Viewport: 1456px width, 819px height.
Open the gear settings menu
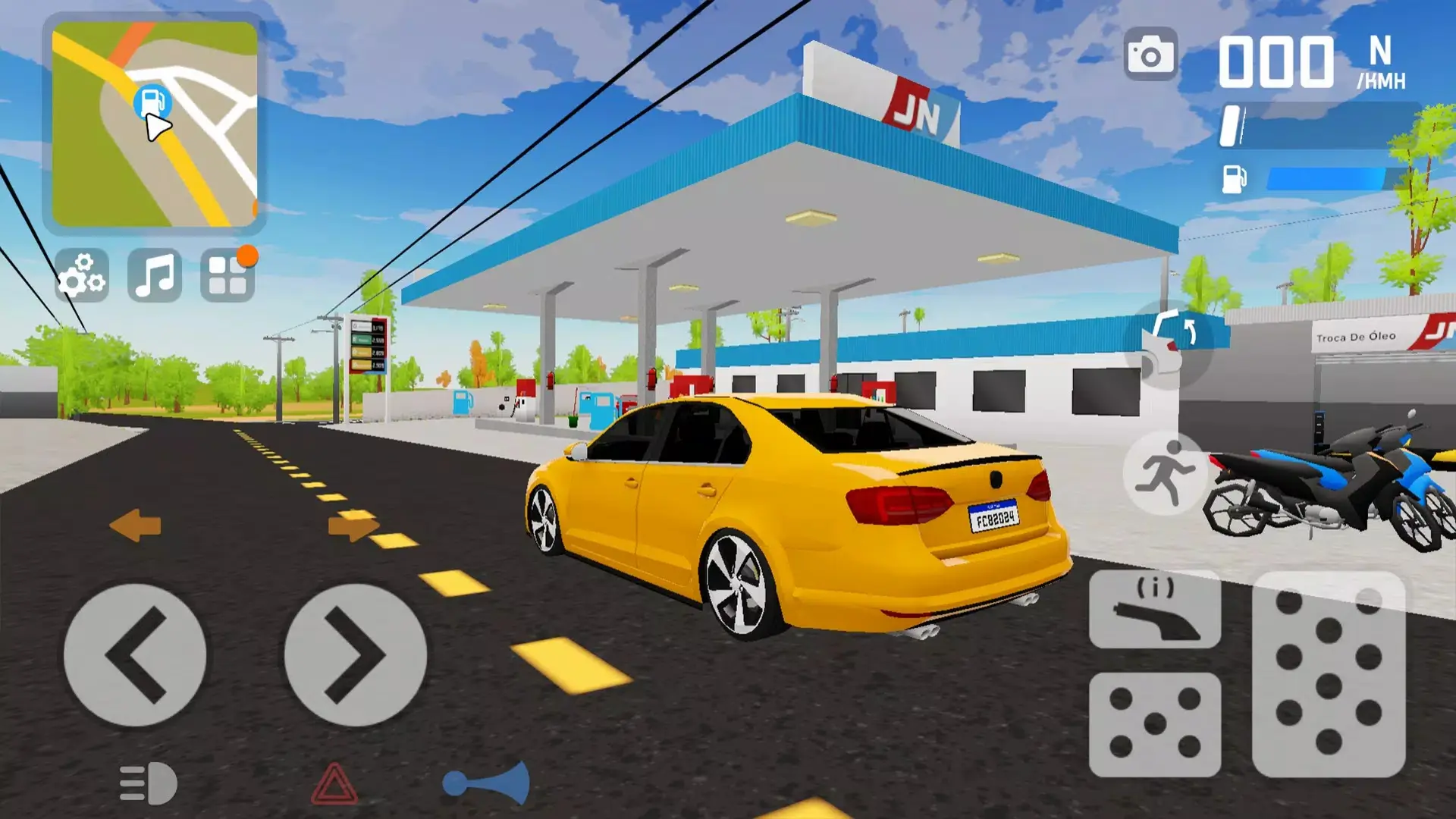point(82,275)
